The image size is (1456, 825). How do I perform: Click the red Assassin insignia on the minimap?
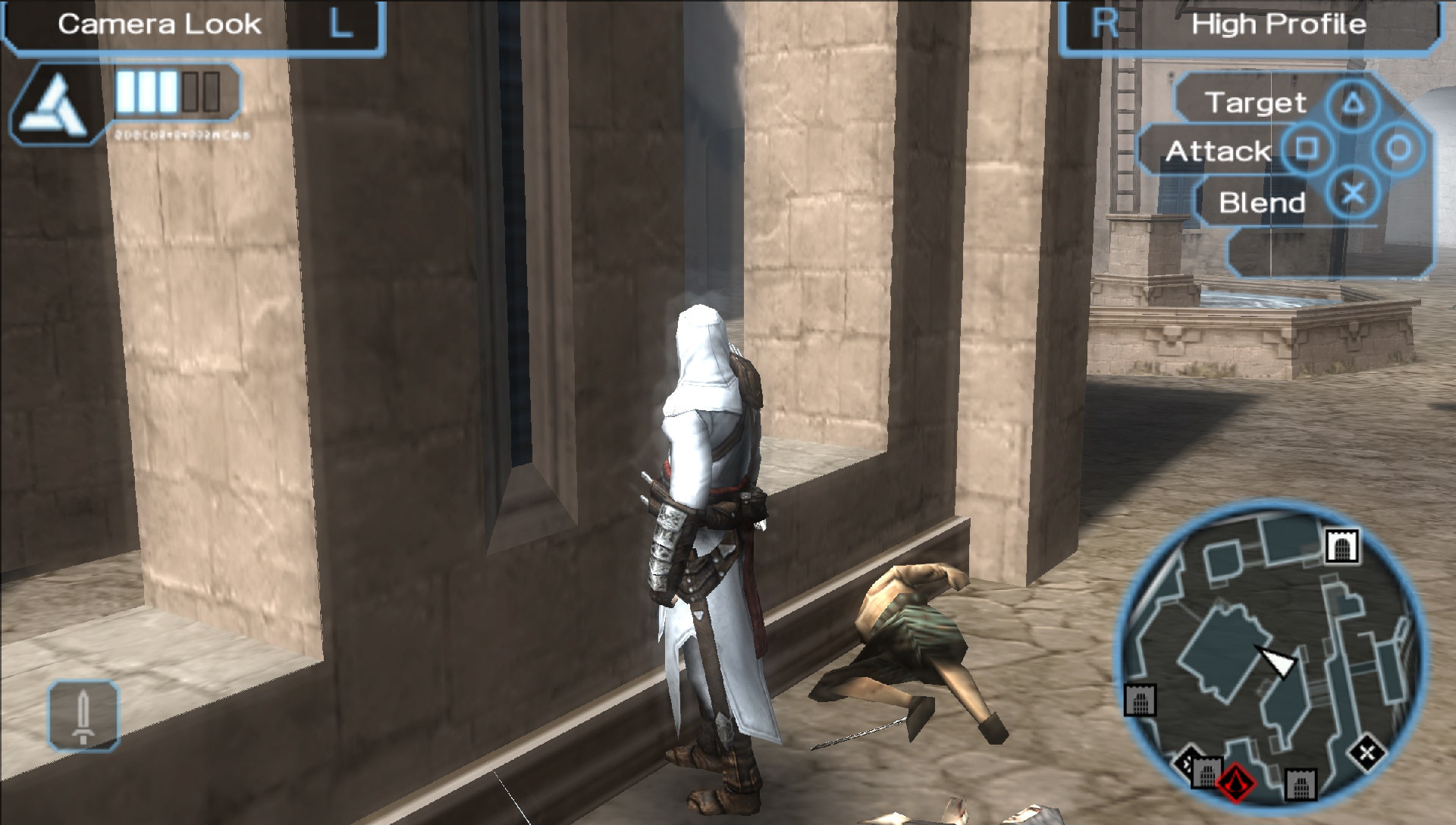[x=1236, y=784]
